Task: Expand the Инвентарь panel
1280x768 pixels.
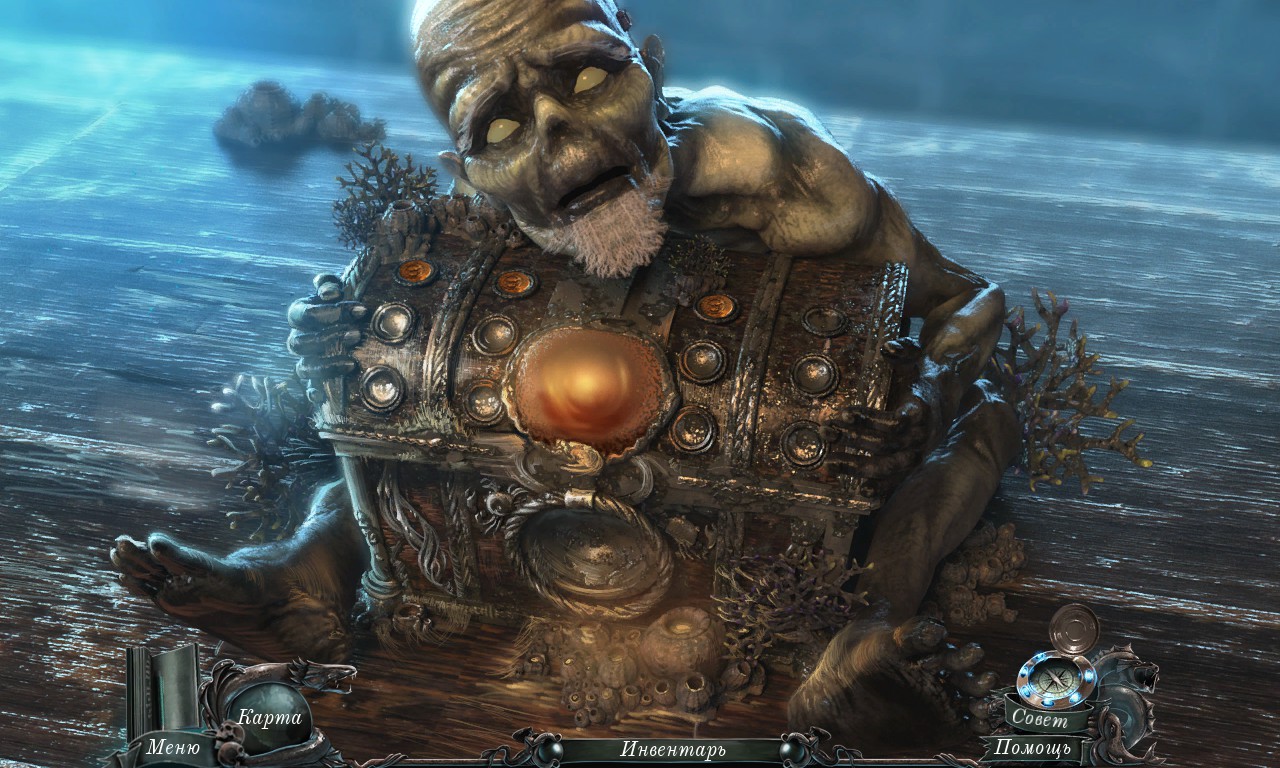Action: (x=672, y=749)
